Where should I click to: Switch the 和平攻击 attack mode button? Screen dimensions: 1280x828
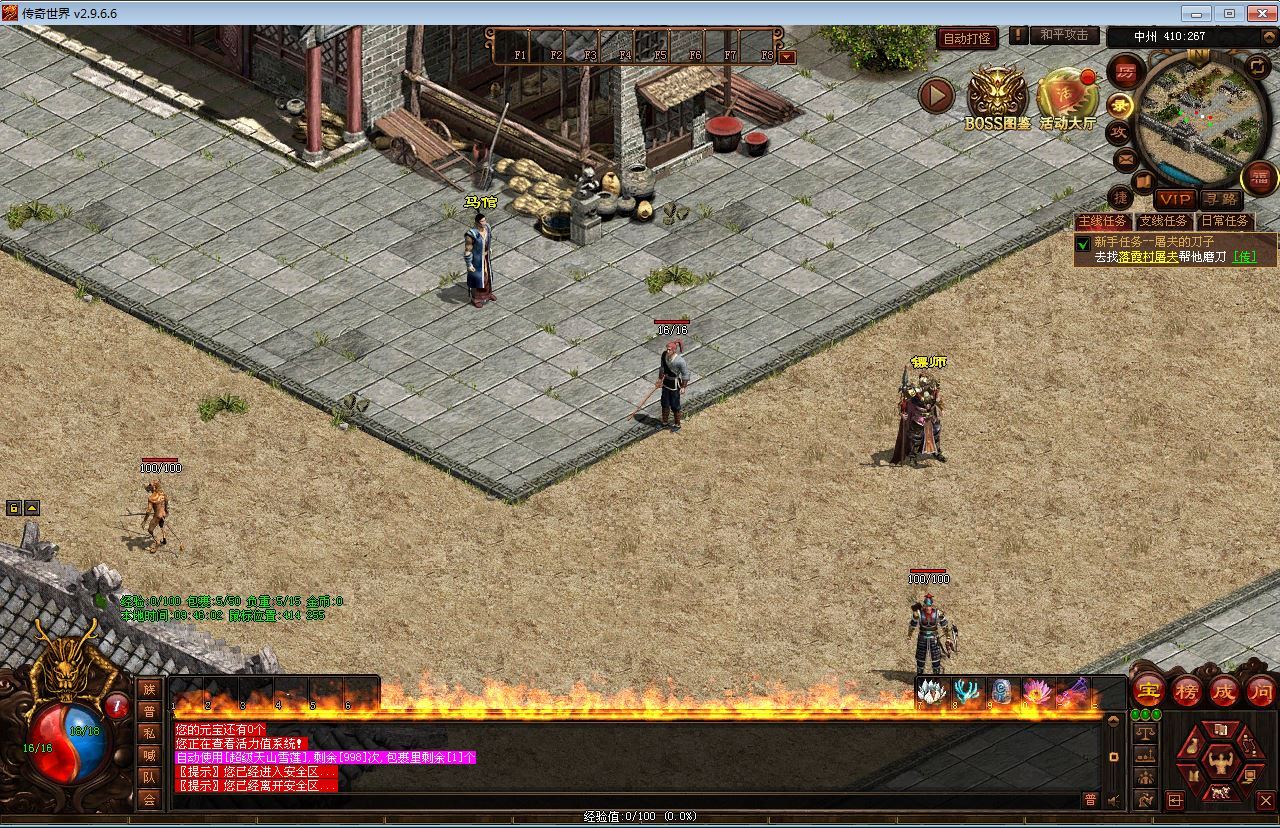tap(1062, 35)
